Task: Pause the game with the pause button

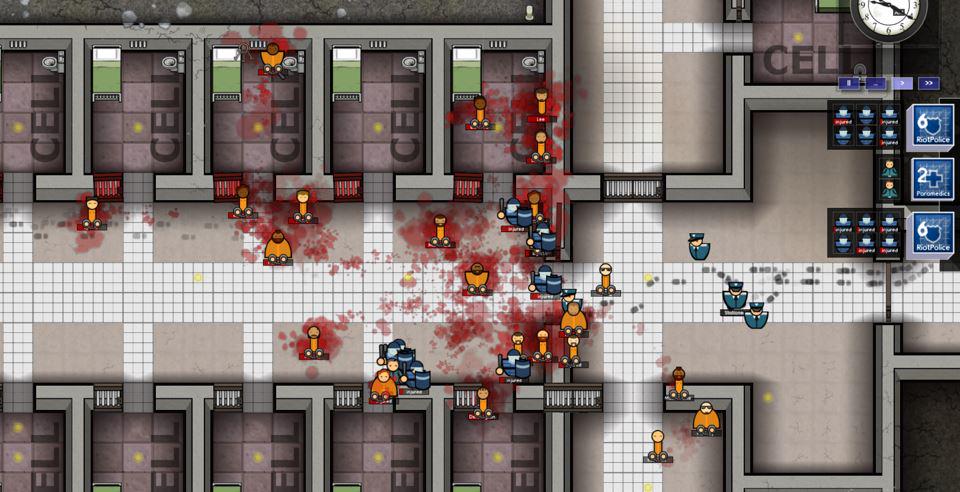Action: tap(849, 83)
